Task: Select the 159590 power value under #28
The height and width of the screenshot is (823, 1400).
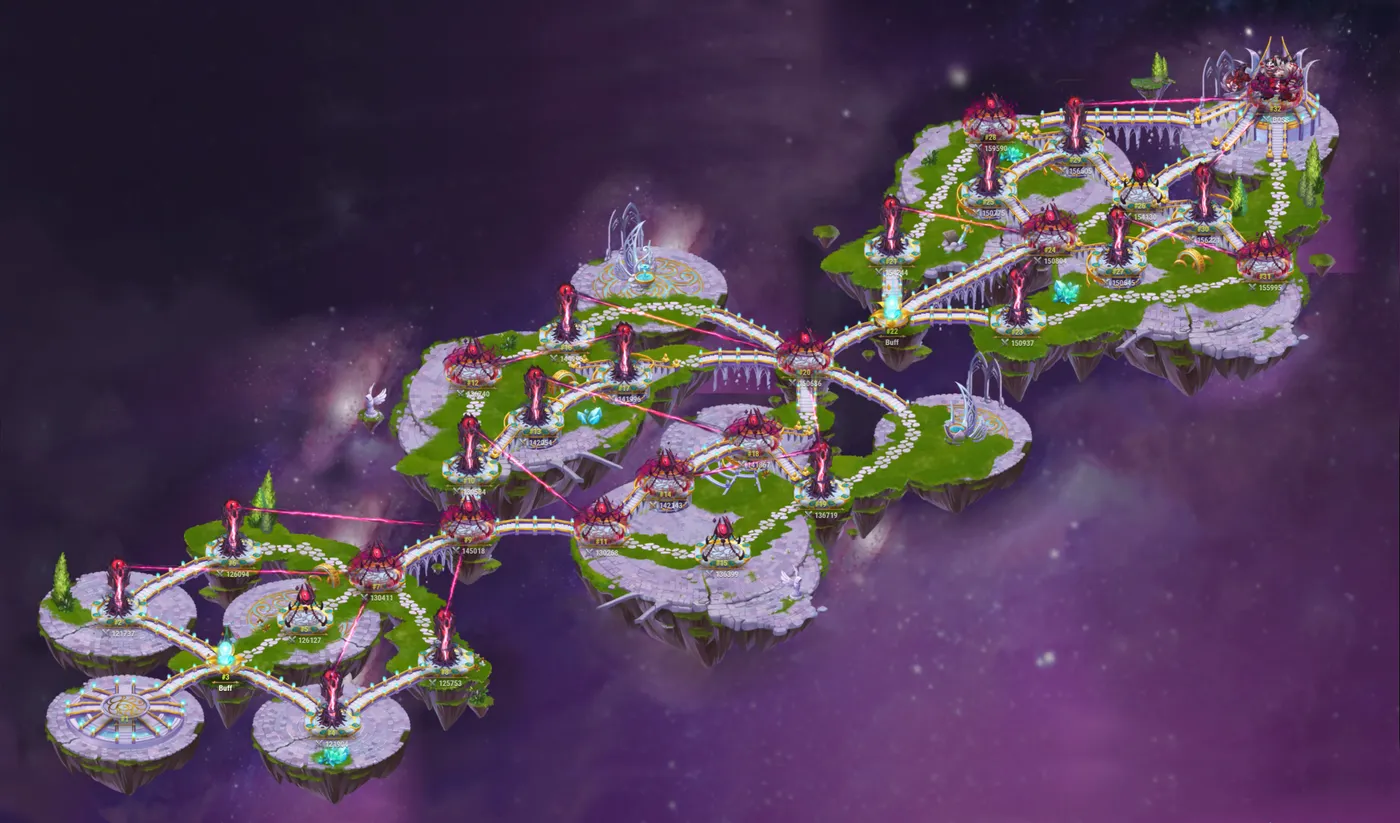Action: pos(996,147)
